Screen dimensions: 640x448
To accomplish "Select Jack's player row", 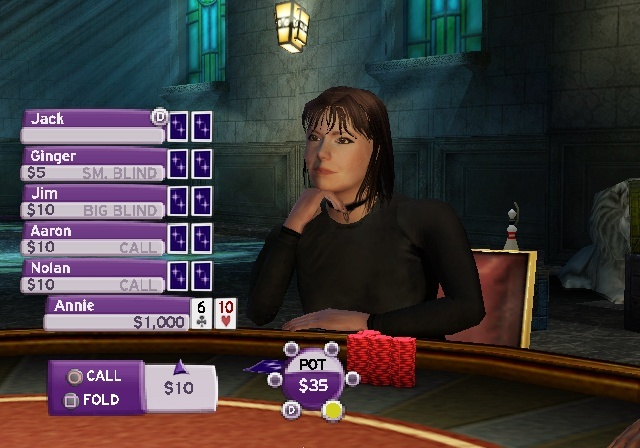I will (92, 126).
